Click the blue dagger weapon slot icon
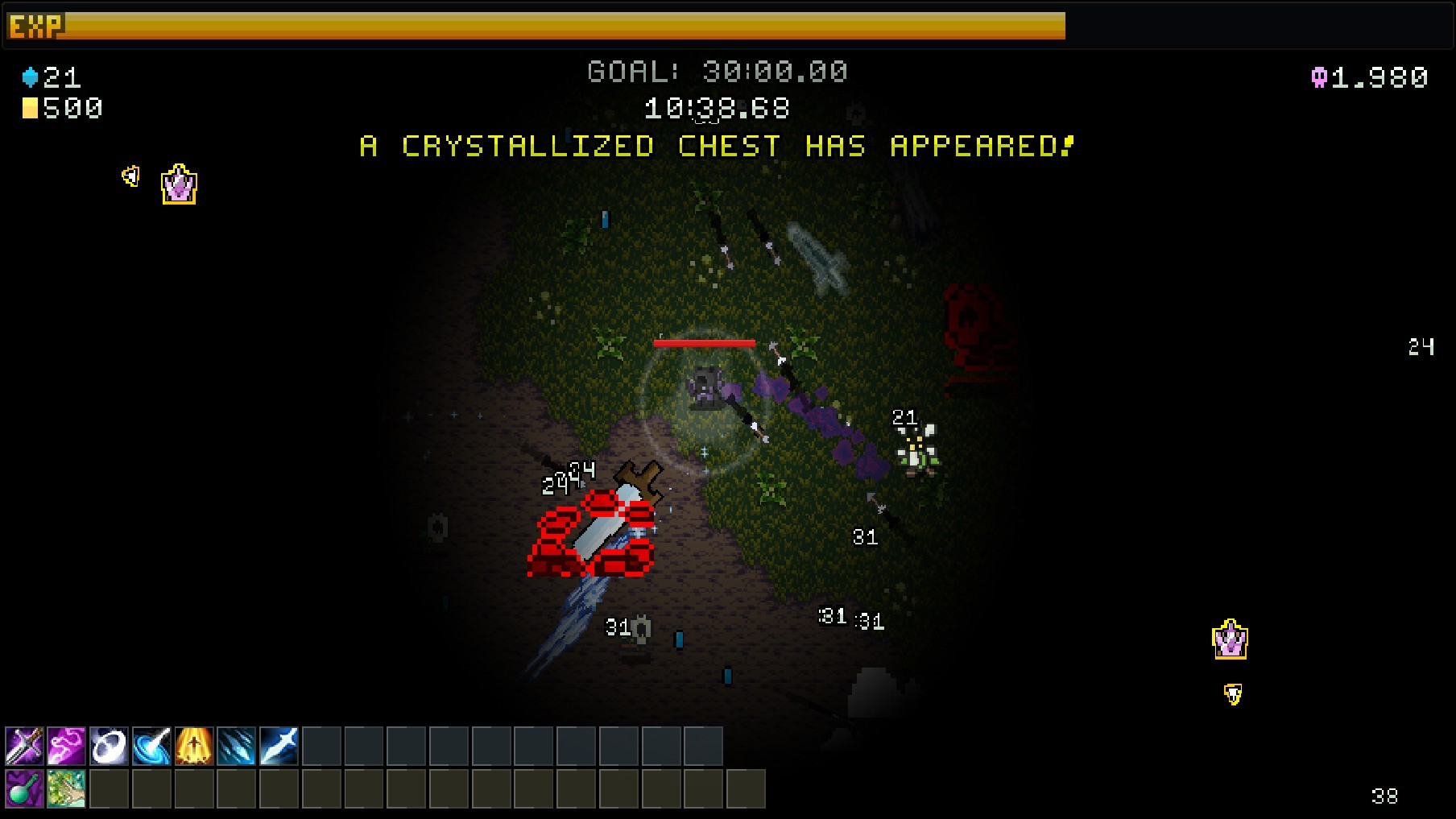Screen dimensions: 1456x819 278,745
